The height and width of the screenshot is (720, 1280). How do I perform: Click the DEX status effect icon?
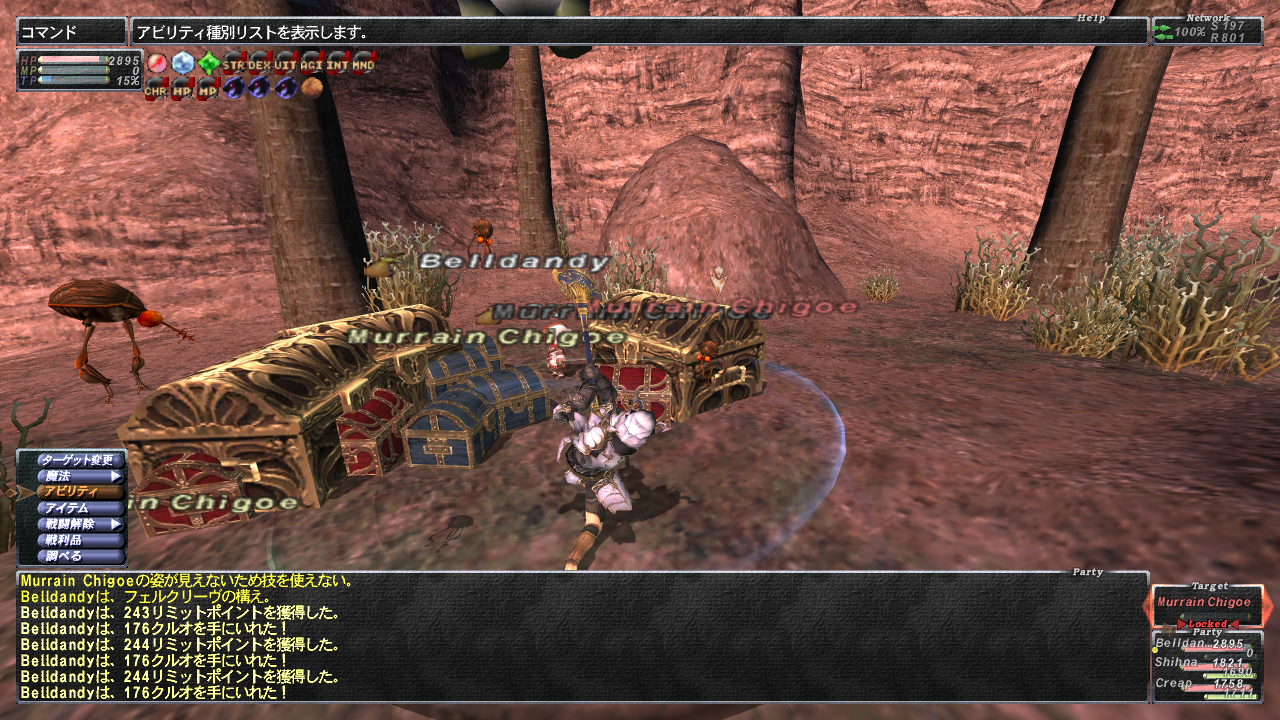(260, 65)
